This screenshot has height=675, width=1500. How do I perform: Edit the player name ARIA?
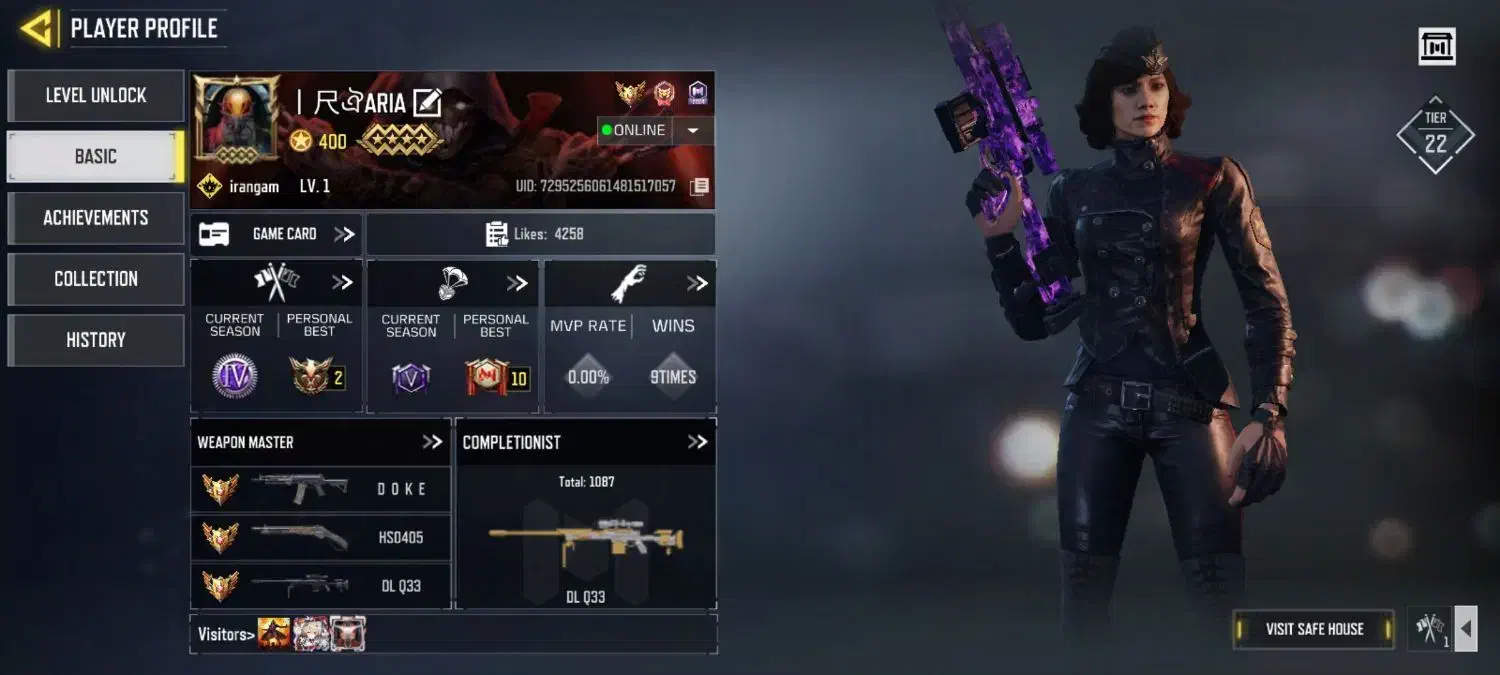point(427,102)
